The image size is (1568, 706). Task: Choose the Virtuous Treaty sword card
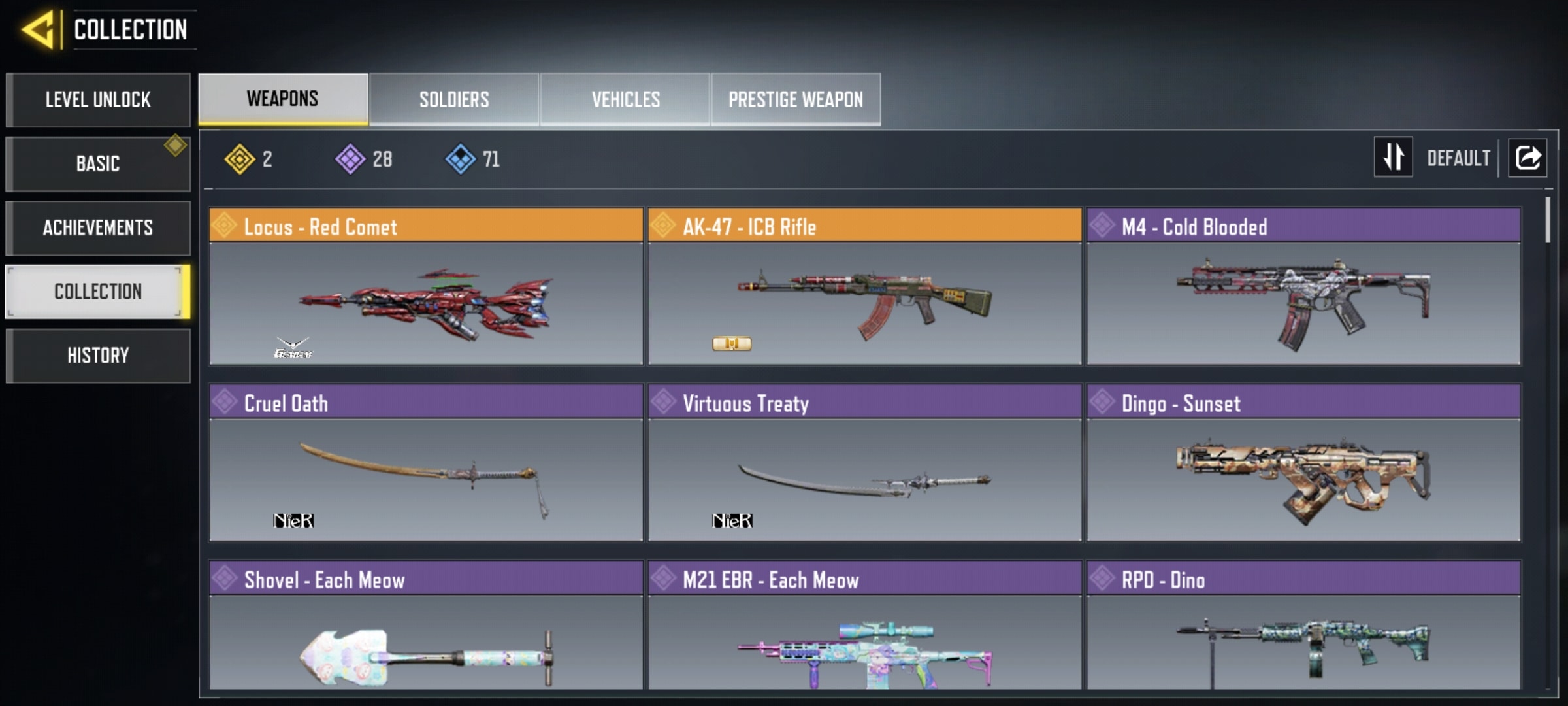click(864, 463)
